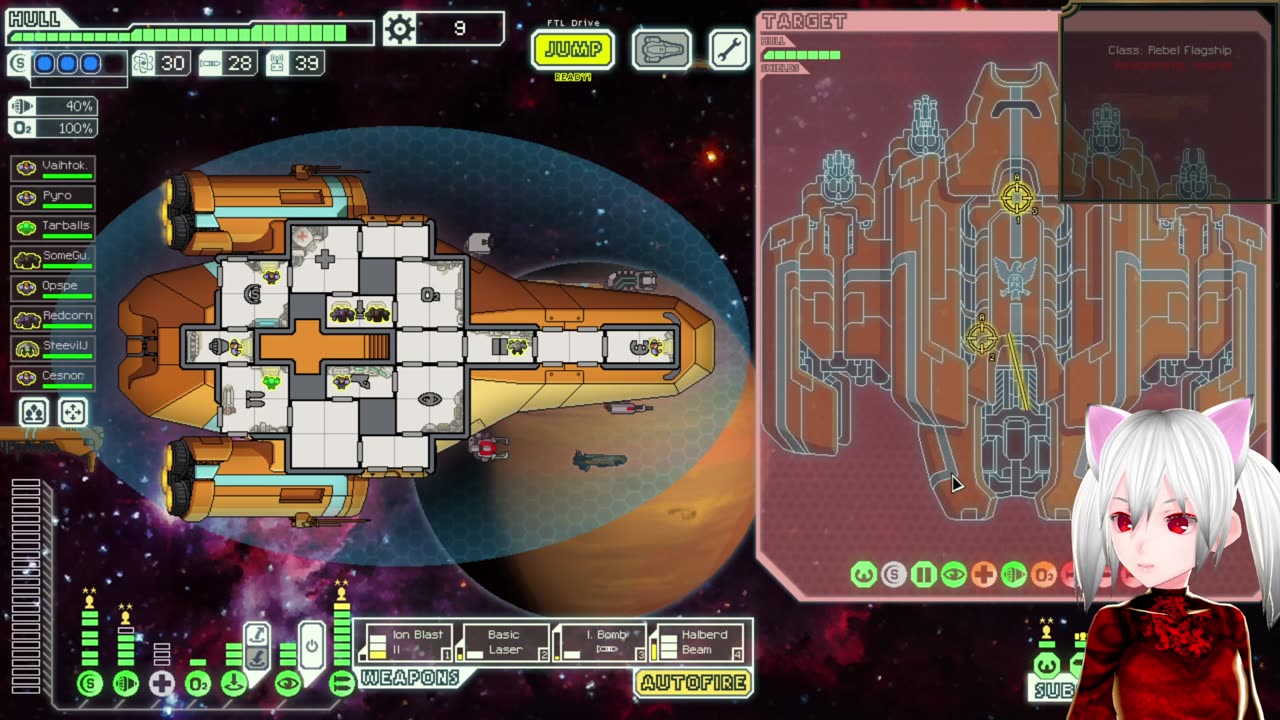
Task: Activate the cloaking power button
Action: (x=311, y=647)
